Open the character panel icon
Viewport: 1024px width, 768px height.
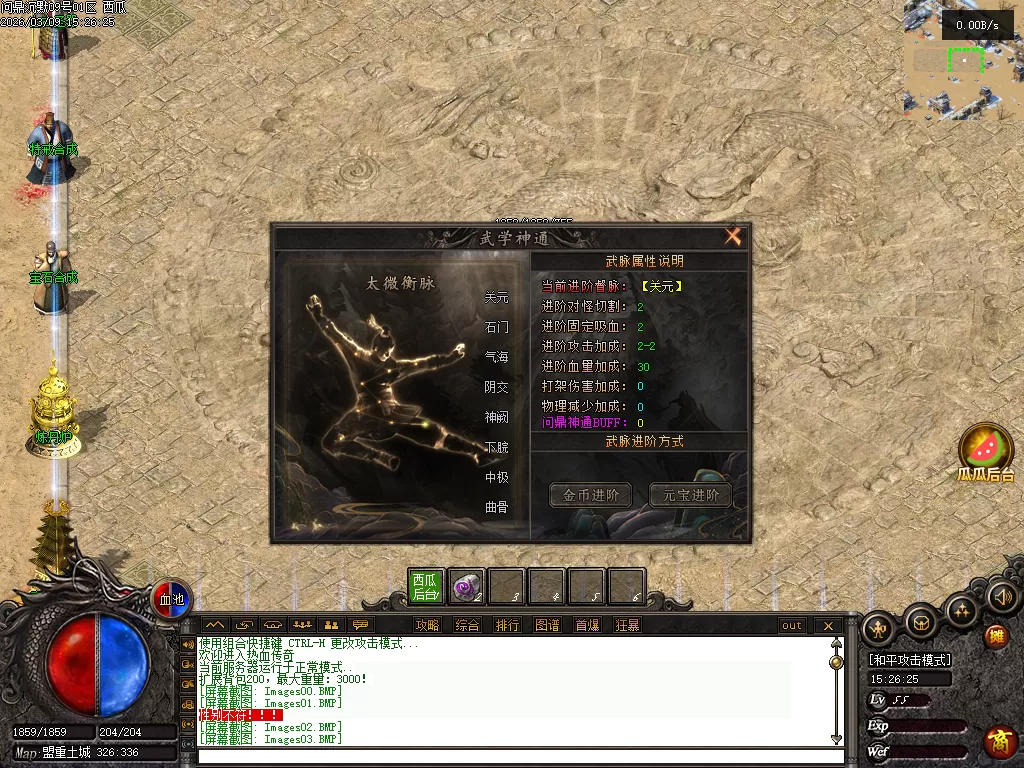879,628
